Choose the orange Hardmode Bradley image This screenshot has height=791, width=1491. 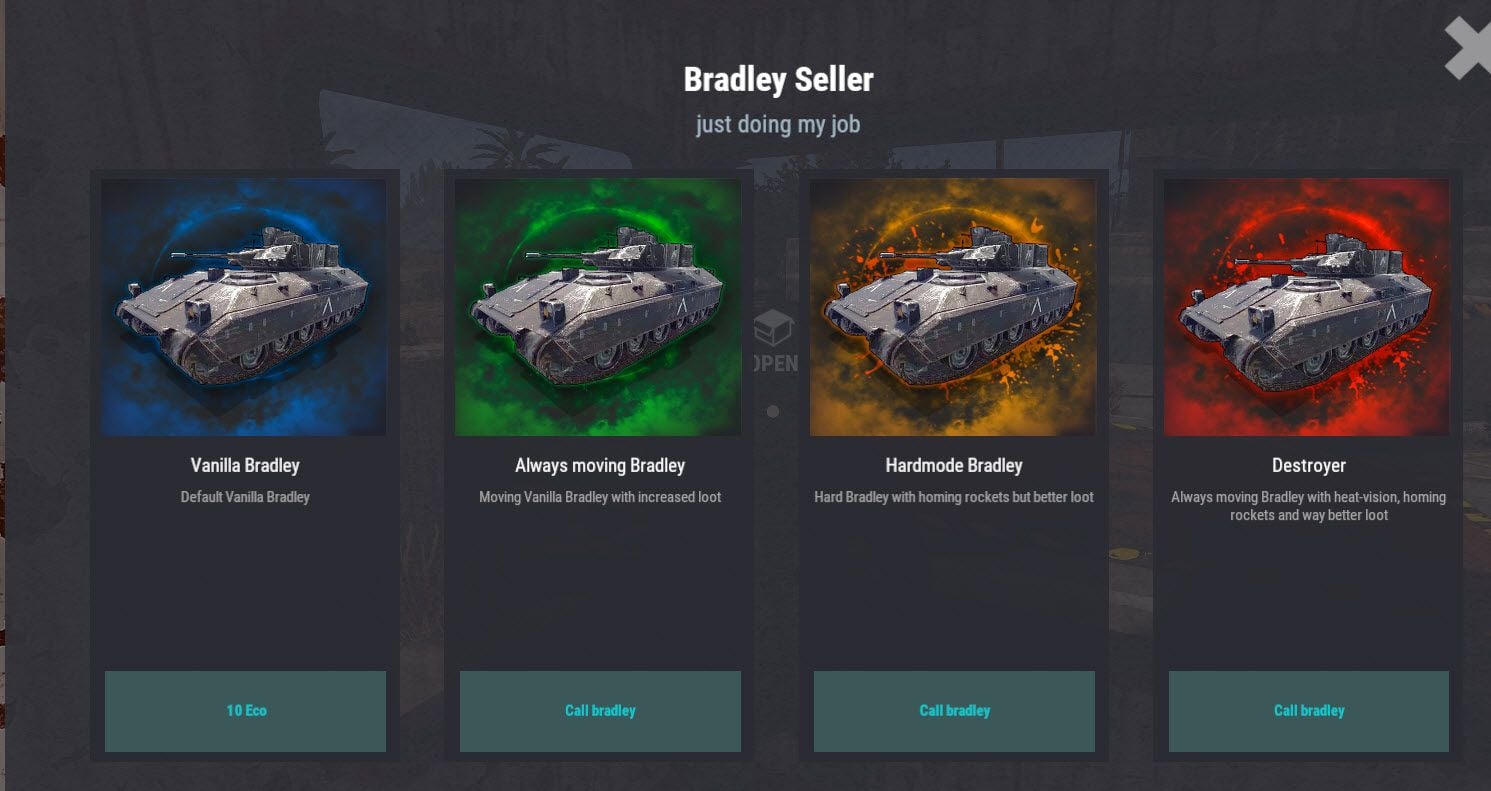(x=952, y=307)
